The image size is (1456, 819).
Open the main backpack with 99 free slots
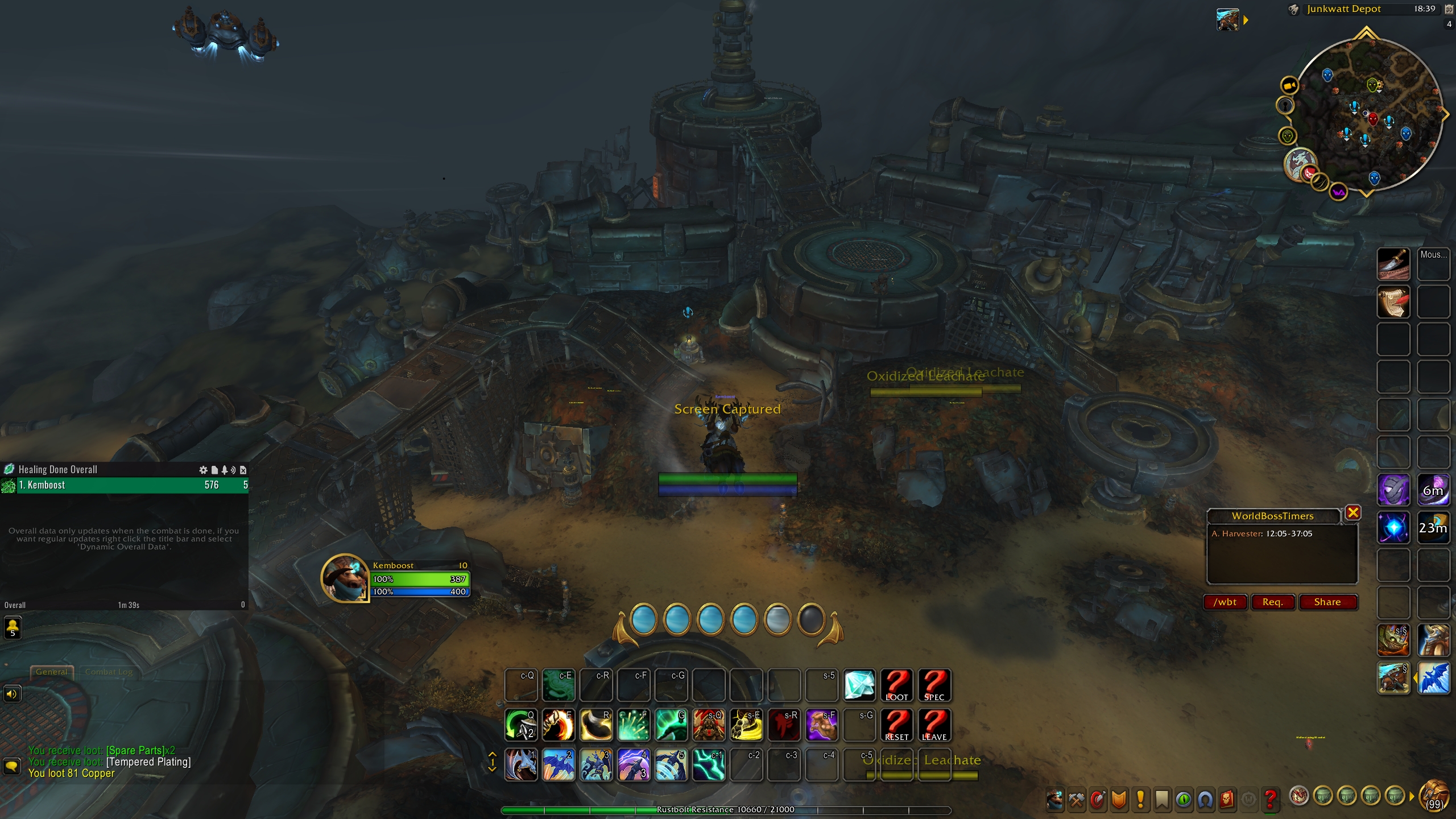[1434, 797]
